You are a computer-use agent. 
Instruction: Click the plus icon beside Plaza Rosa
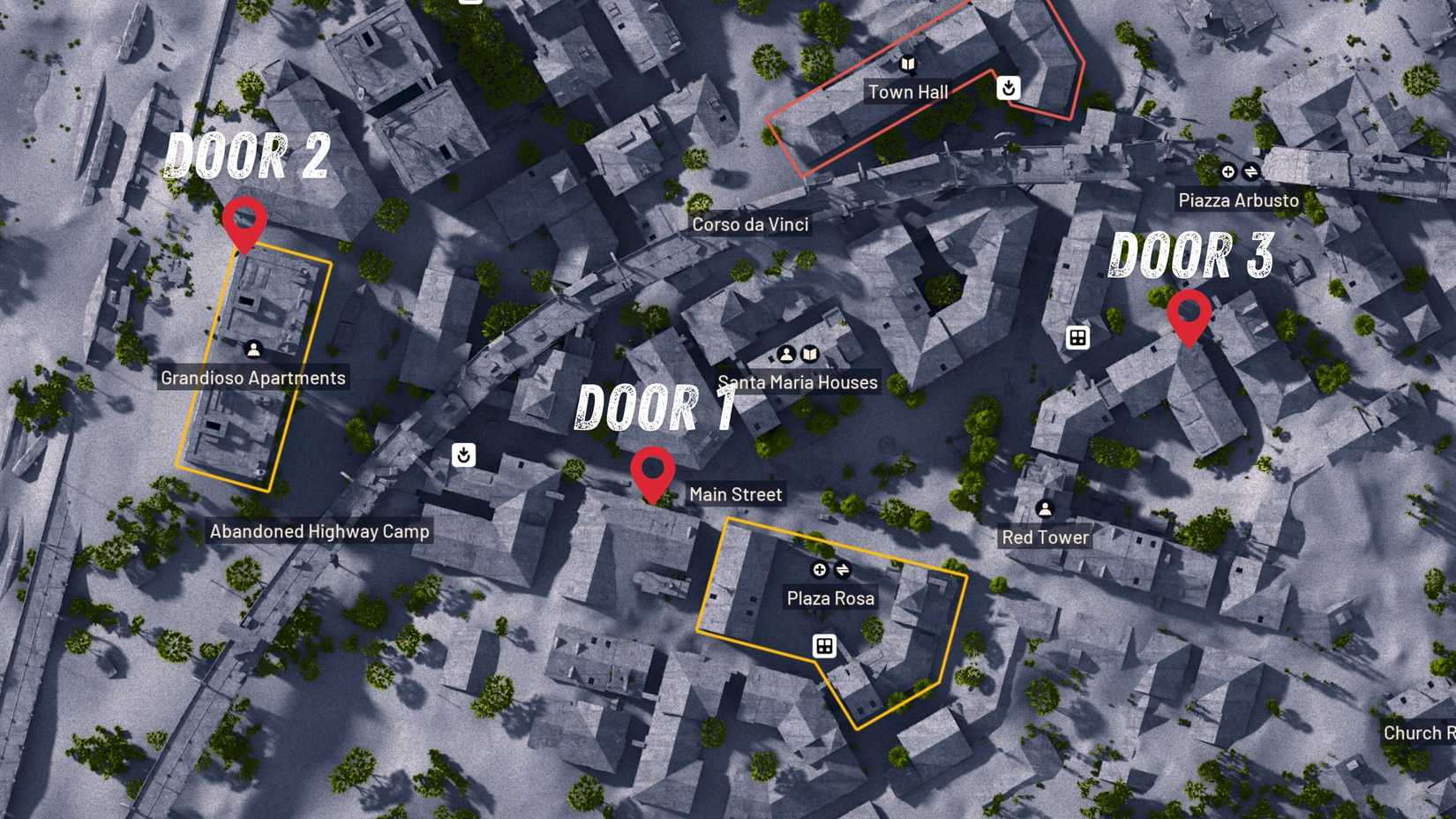click(x=819, y=569)
